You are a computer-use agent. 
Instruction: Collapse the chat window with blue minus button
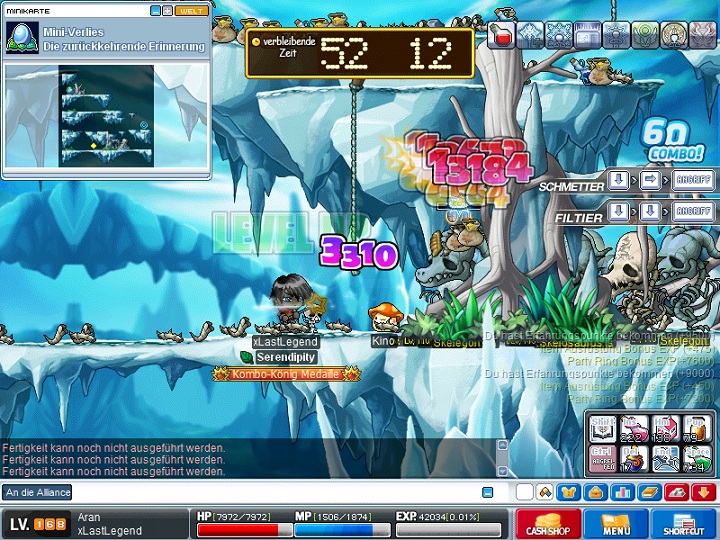[487, 492]
